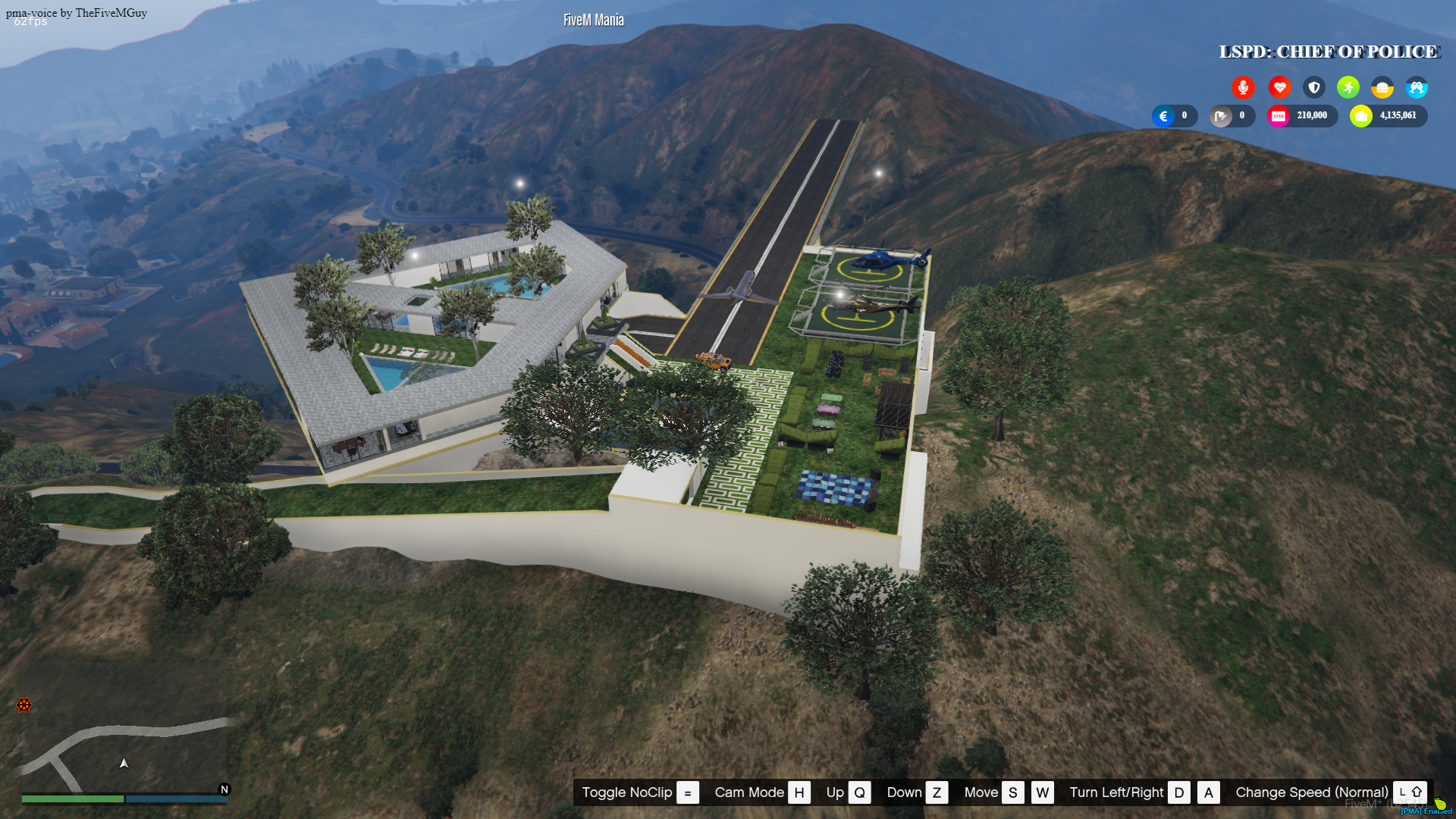The width and height of the screenshot is (1456, 819).
Task: Click the yellow briefcase cash icon
Action: (1360, 115)
